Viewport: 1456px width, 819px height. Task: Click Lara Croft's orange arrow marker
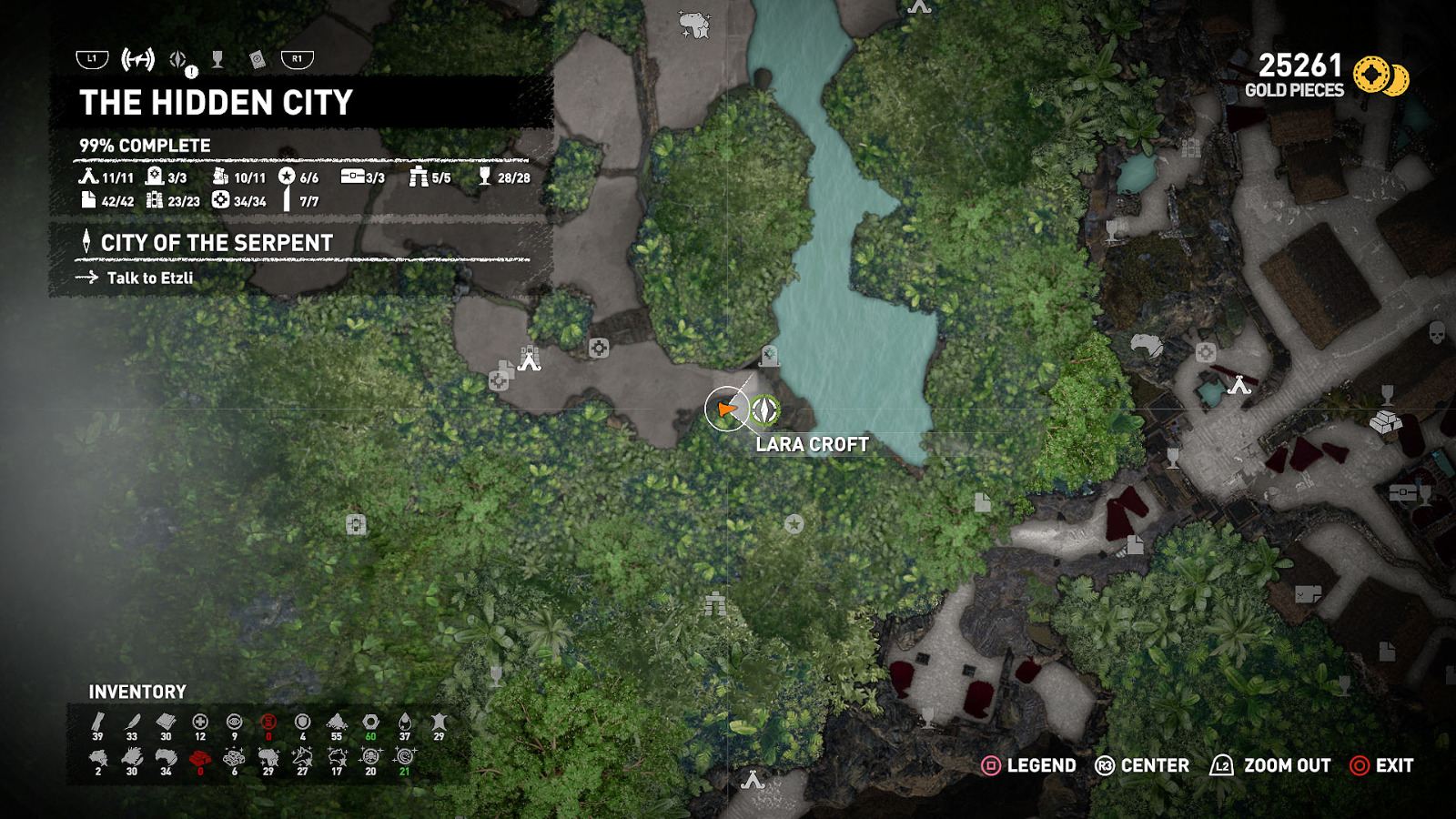coord(726,409)
